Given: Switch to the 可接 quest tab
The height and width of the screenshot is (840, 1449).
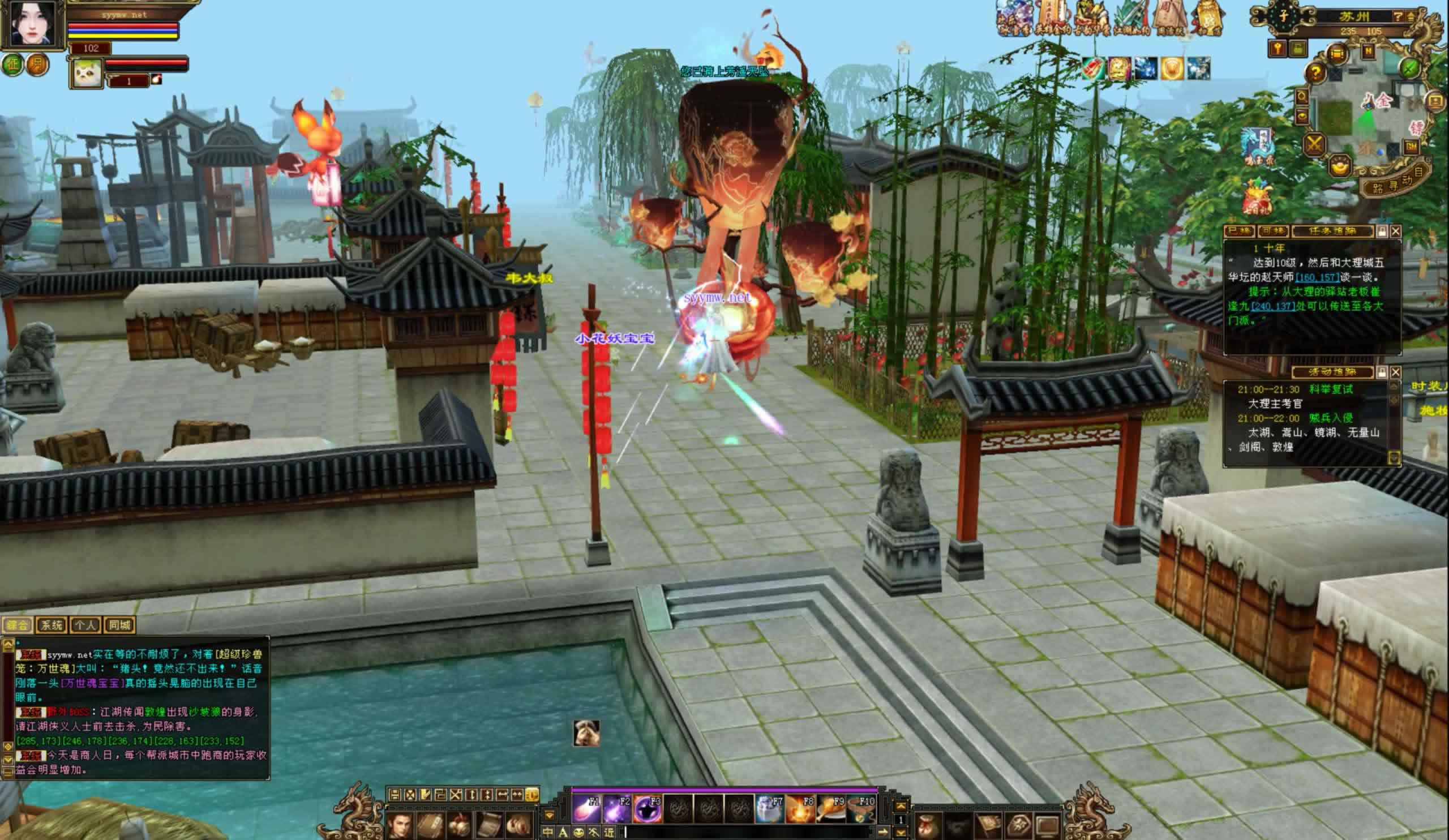Looking at the screenshot, I should point(1272,231).
